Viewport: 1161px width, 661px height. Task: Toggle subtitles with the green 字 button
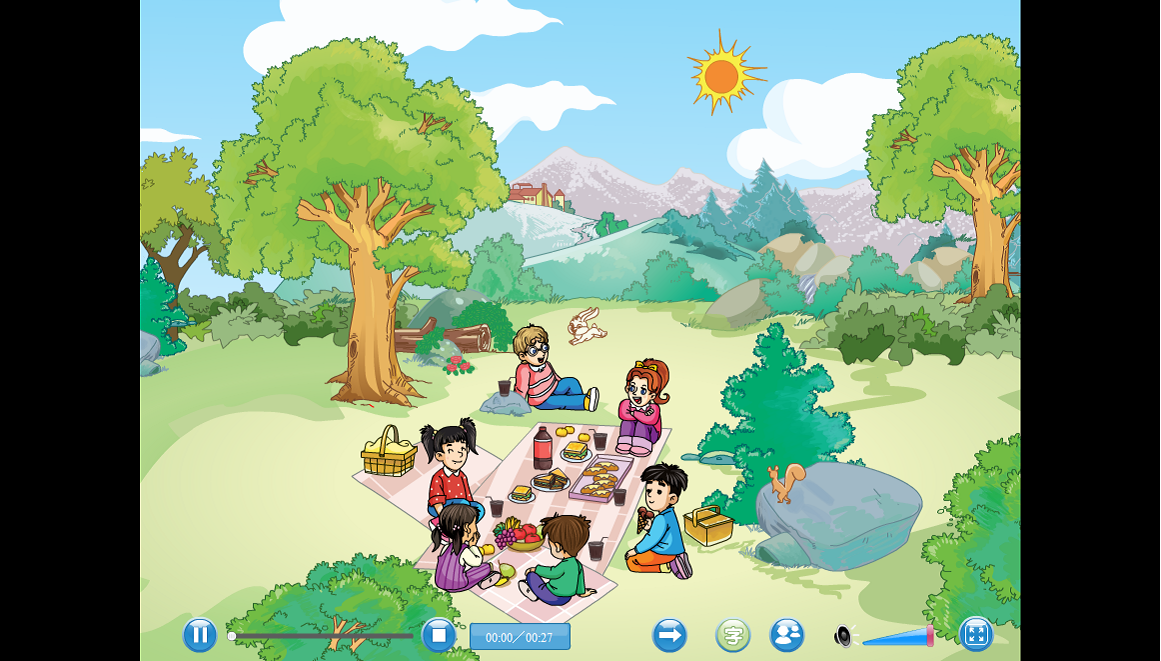[x=733, y=635]
